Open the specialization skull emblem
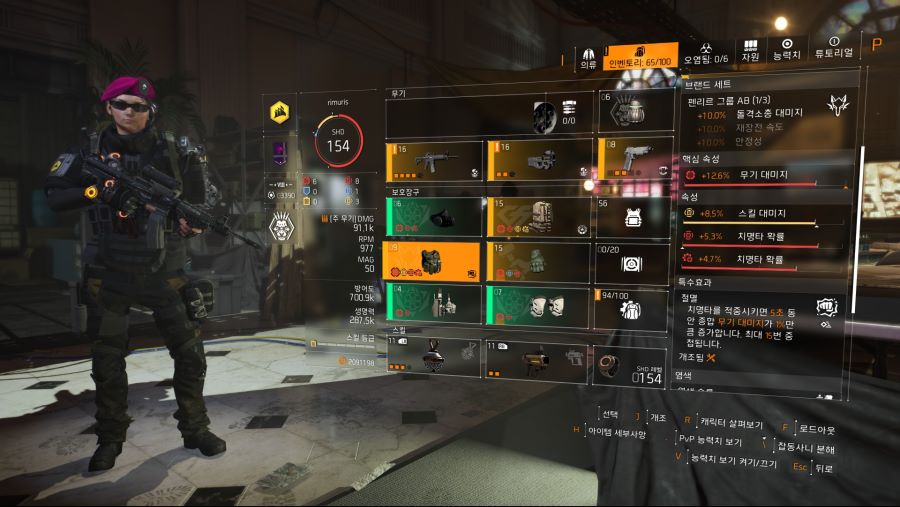900x507 pixels. point(281,229)
